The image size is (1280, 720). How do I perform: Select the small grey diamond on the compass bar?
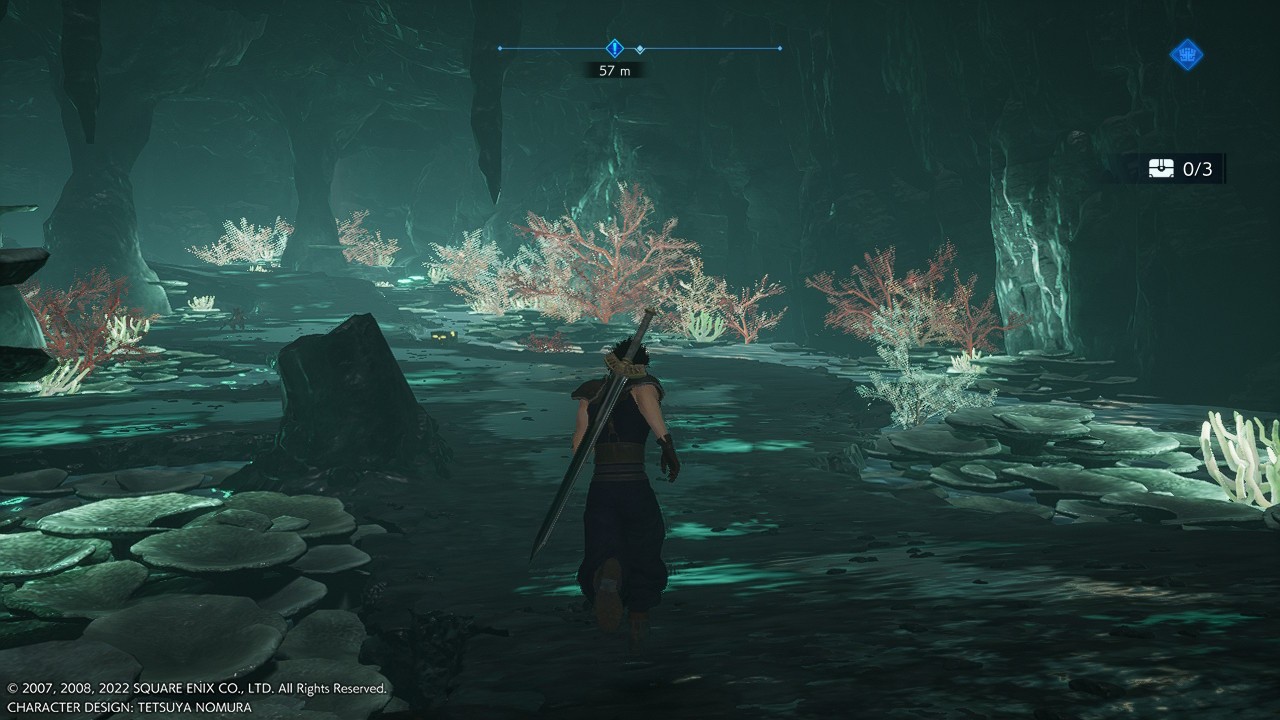[x=640, y=49]
